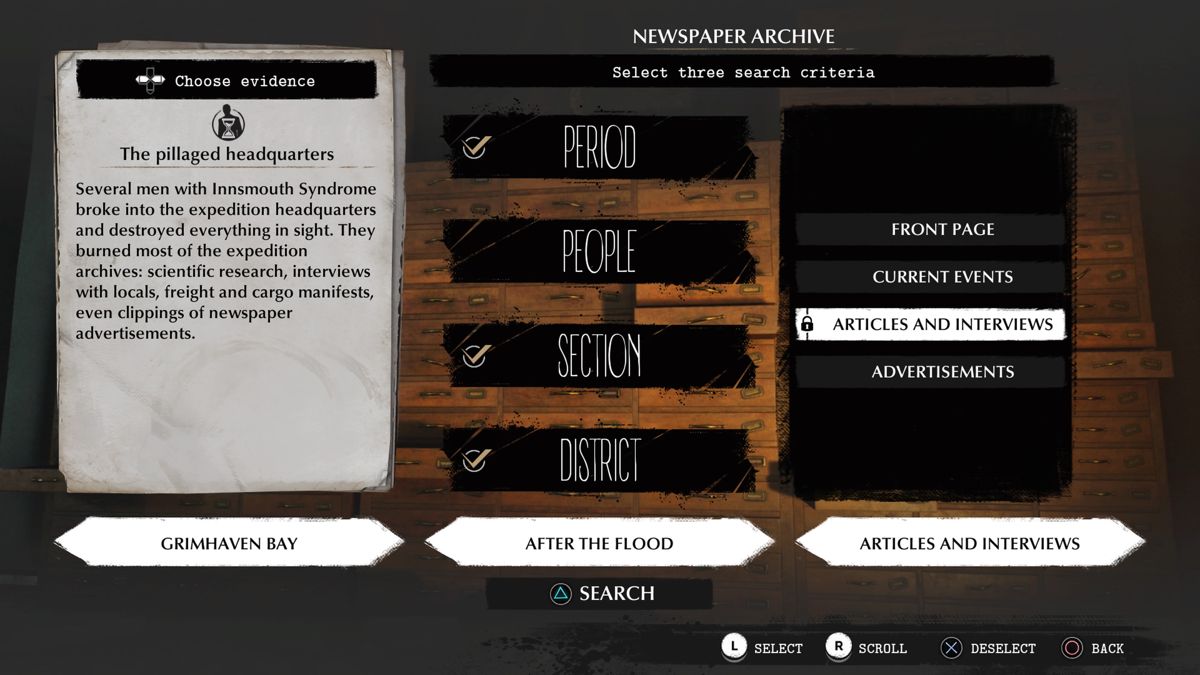Open the Choose evidence header
This screenshot has width=1200, height=675.
(x=228, y=81)
